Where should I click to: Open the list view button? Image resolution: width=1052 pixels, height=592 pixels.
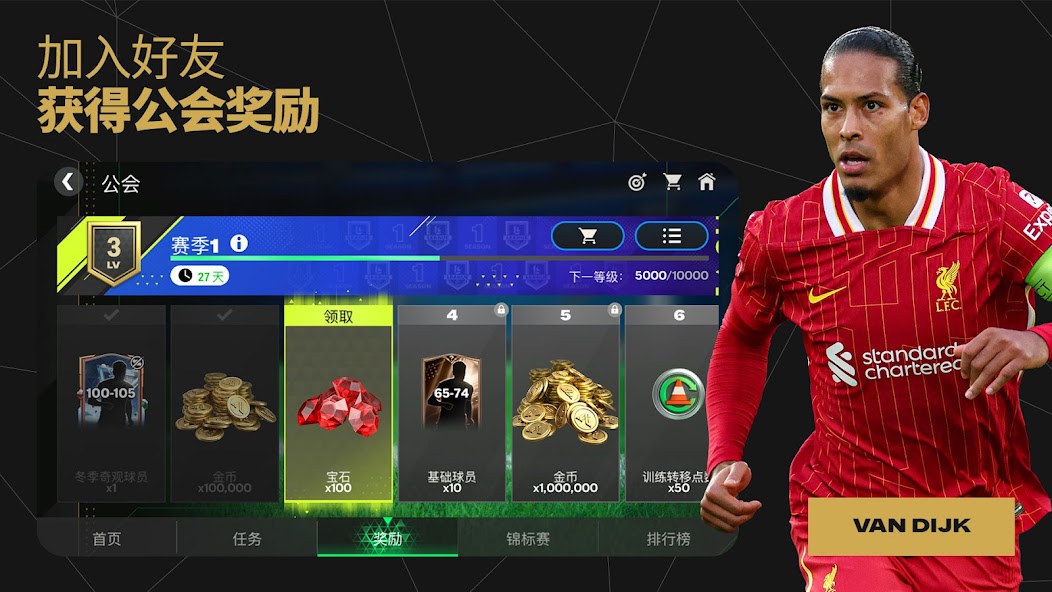[672, 236]
